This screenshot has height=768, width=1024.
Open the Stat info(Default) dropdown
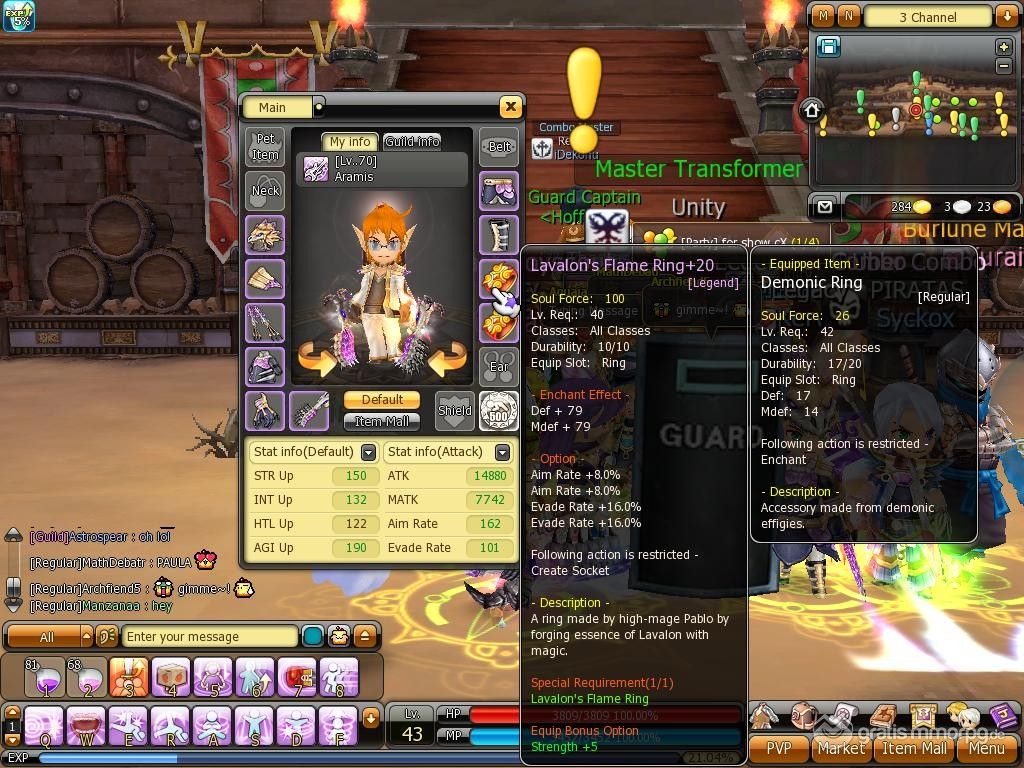pos(368,452)
